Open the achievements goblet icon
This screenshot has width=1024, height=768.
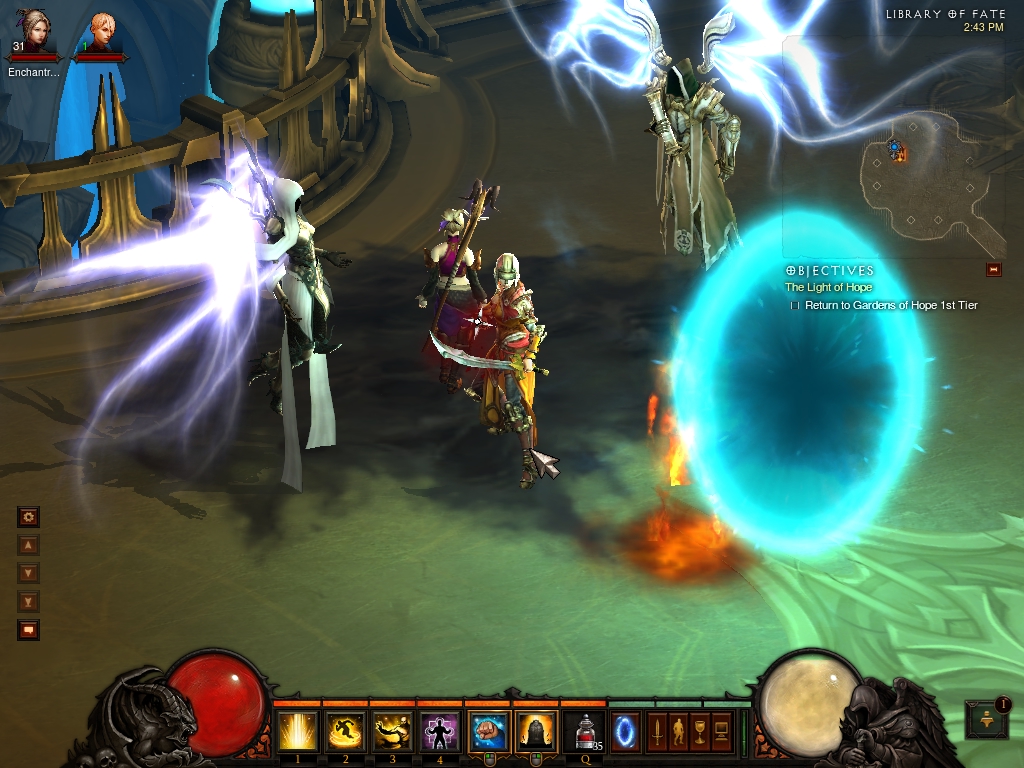click(700, 730)
